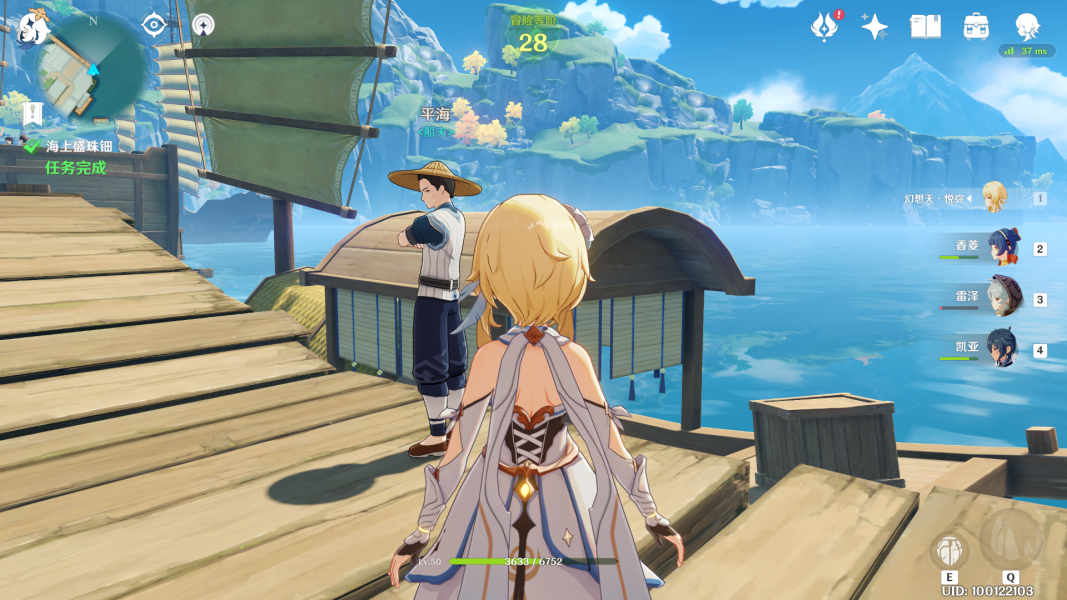The height and width of the screenshot is (600, 1067).
Task: Open the backpack inventory
Action: (976, 27)
